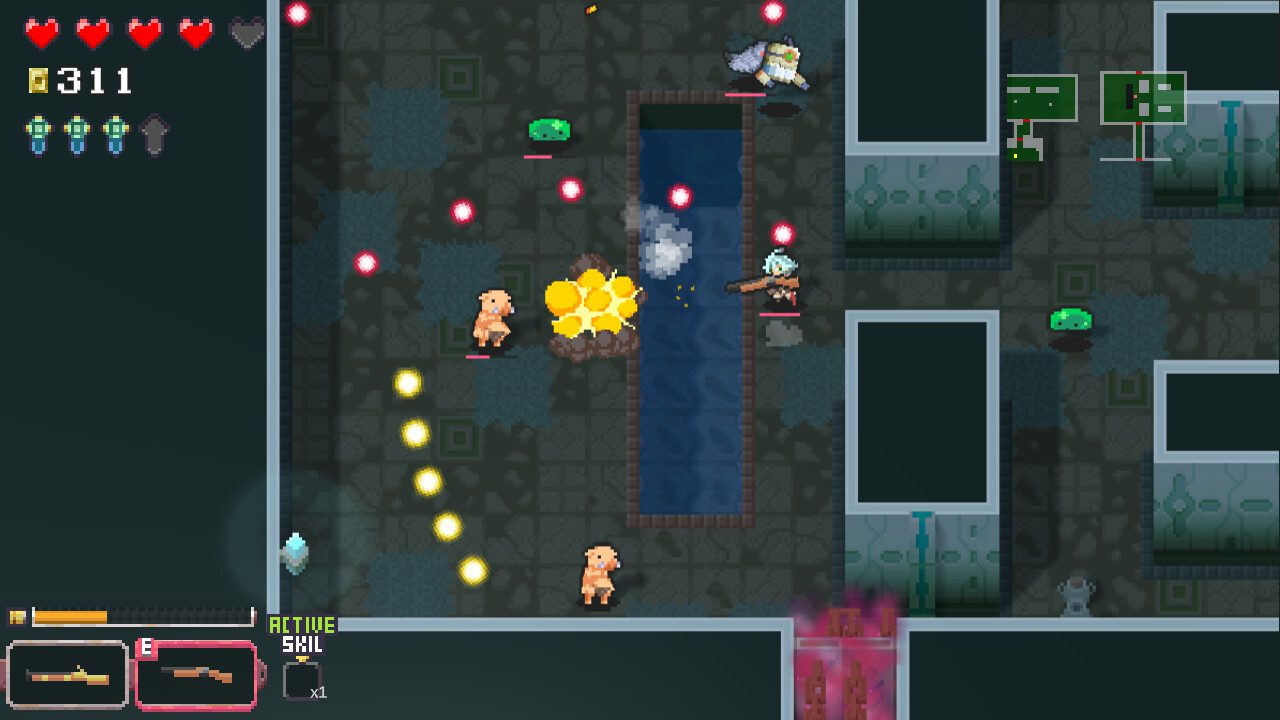Toggle the E keybind badge on the shotgun slot
The image size is (1280, 720).
pos(147,646)
